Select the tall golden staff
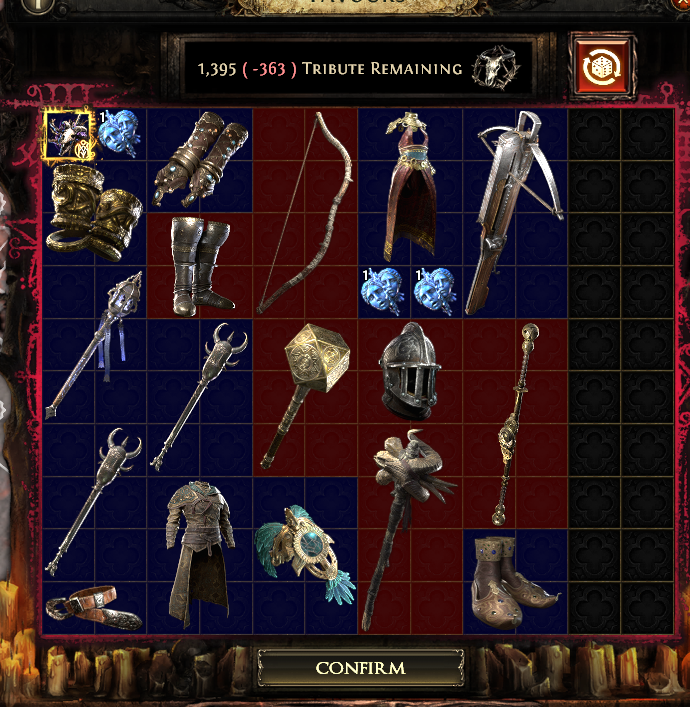The width and height of the screenshot is (690, 707). click(516, 423)
